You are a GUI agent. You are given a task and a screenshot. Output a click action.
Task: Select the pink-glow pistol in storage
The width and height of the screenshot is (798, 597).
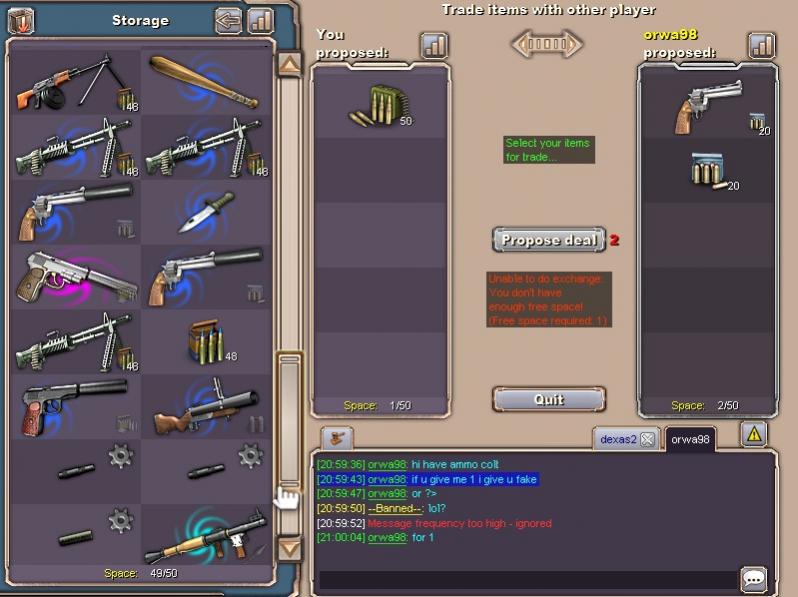[75, 275]
